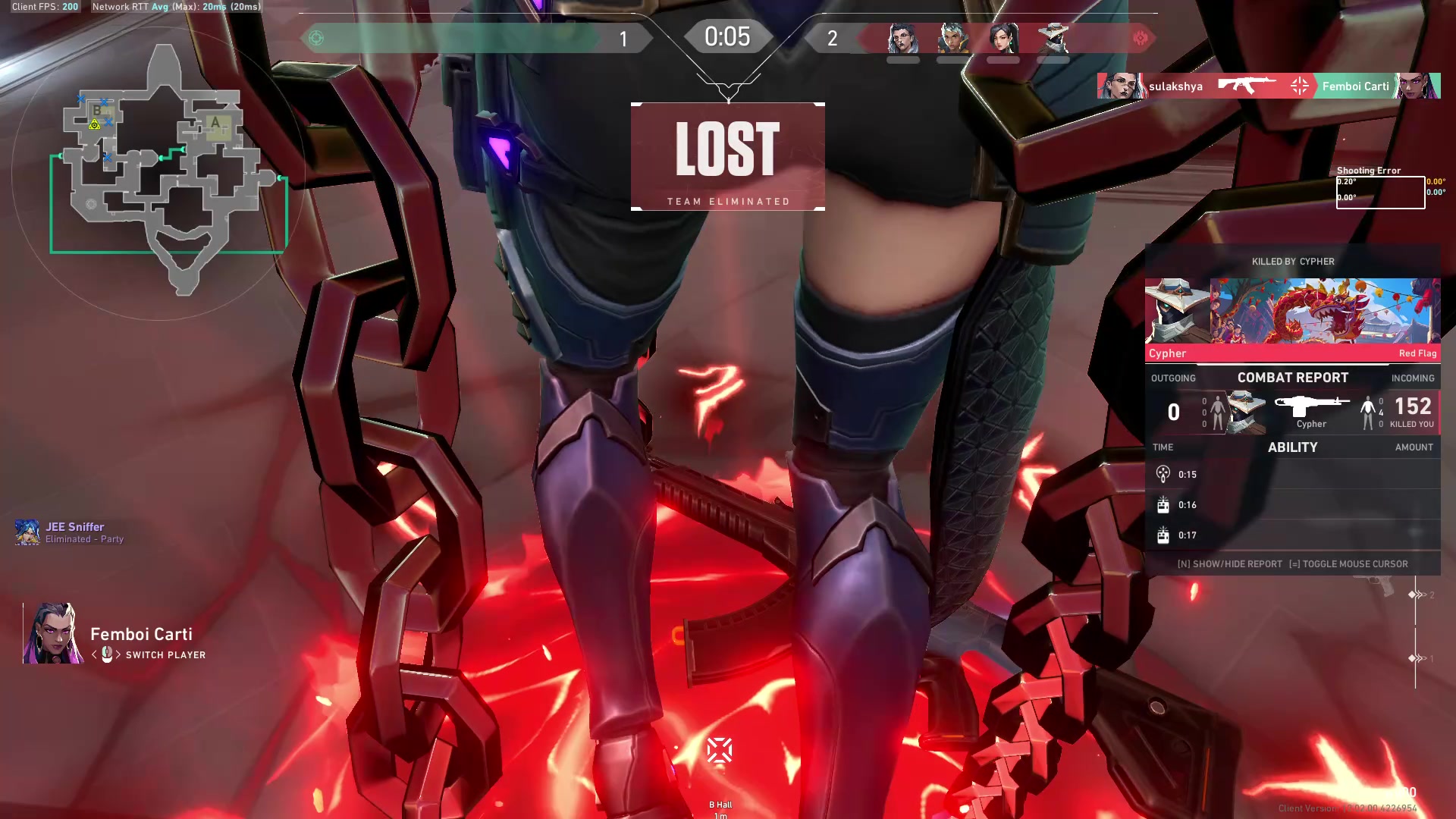Viewport: 1456px width, 819px height.
Task: Click the headshot icon in the kill banner
Action: pos(1298,86)
